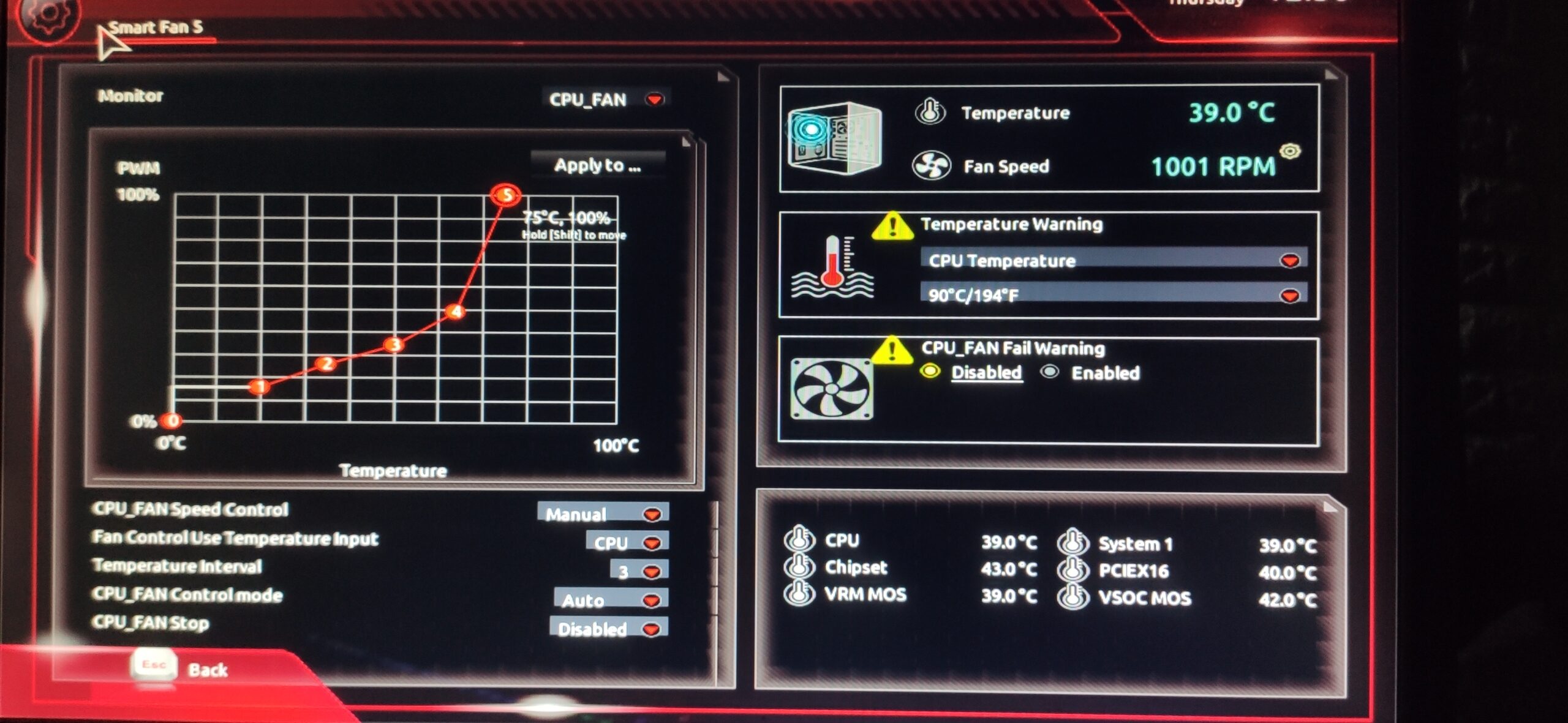The width and height of the screenshot is (1568, 723).
Task: Click the gear icon beside Fan Speed
Action: [x=1290, y=151]
